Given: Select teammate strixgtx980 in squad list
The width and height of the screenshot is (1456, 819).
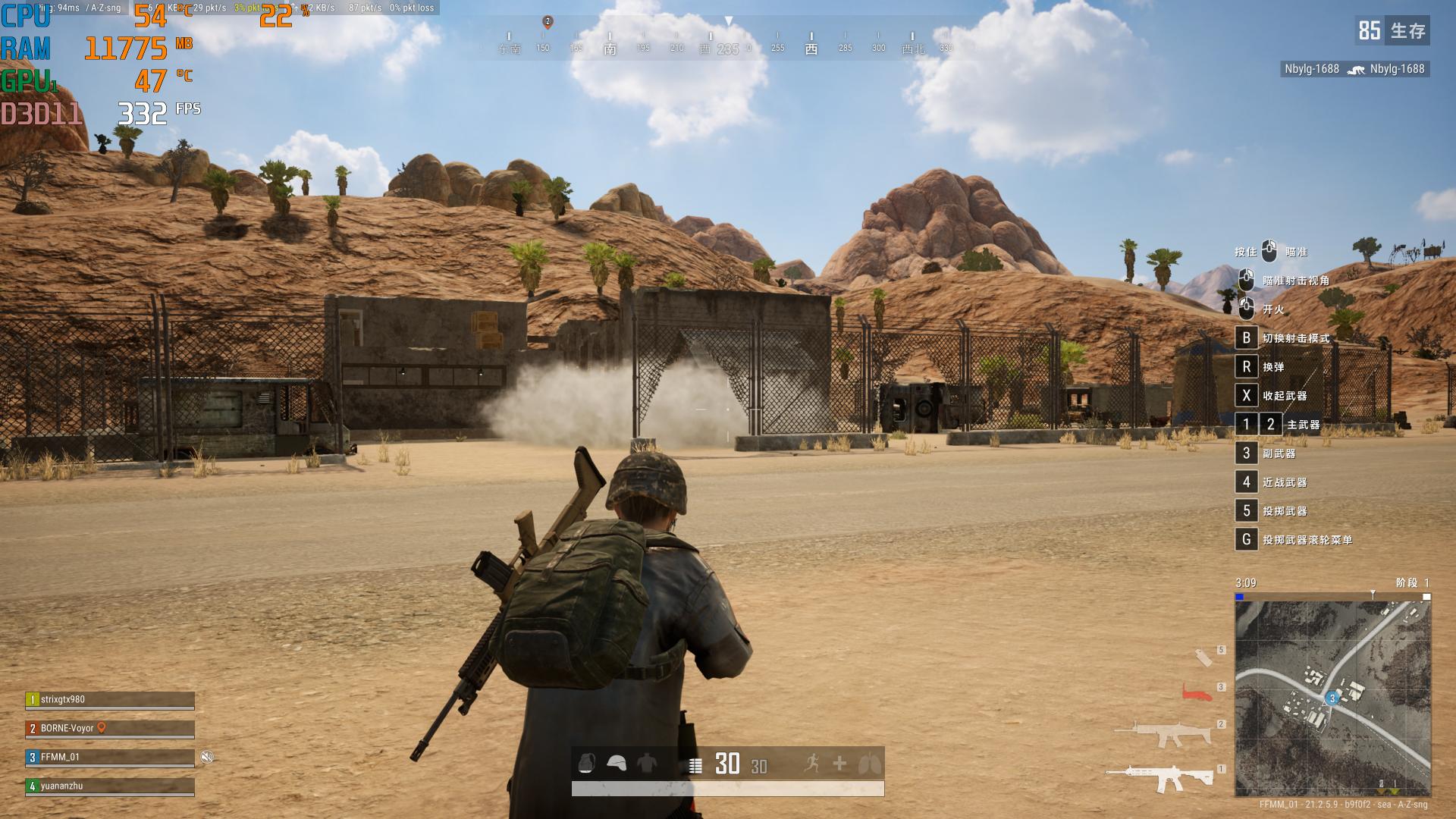Looking at the screenshot, I should pyautogui.click(x=110, y=700).
